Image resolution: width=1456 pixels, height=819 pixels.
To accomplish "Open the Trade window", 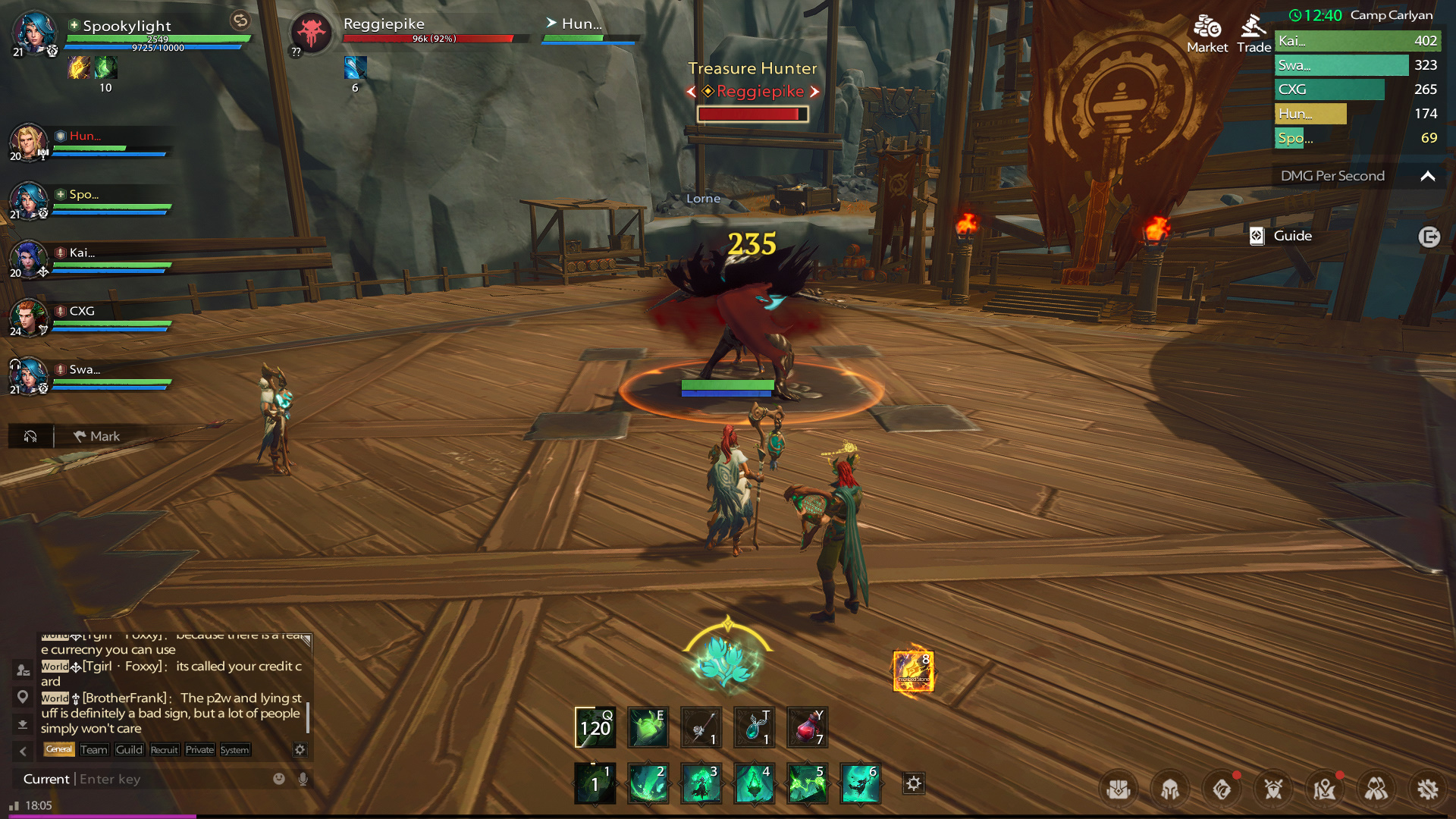I will tap(1254, 34).
